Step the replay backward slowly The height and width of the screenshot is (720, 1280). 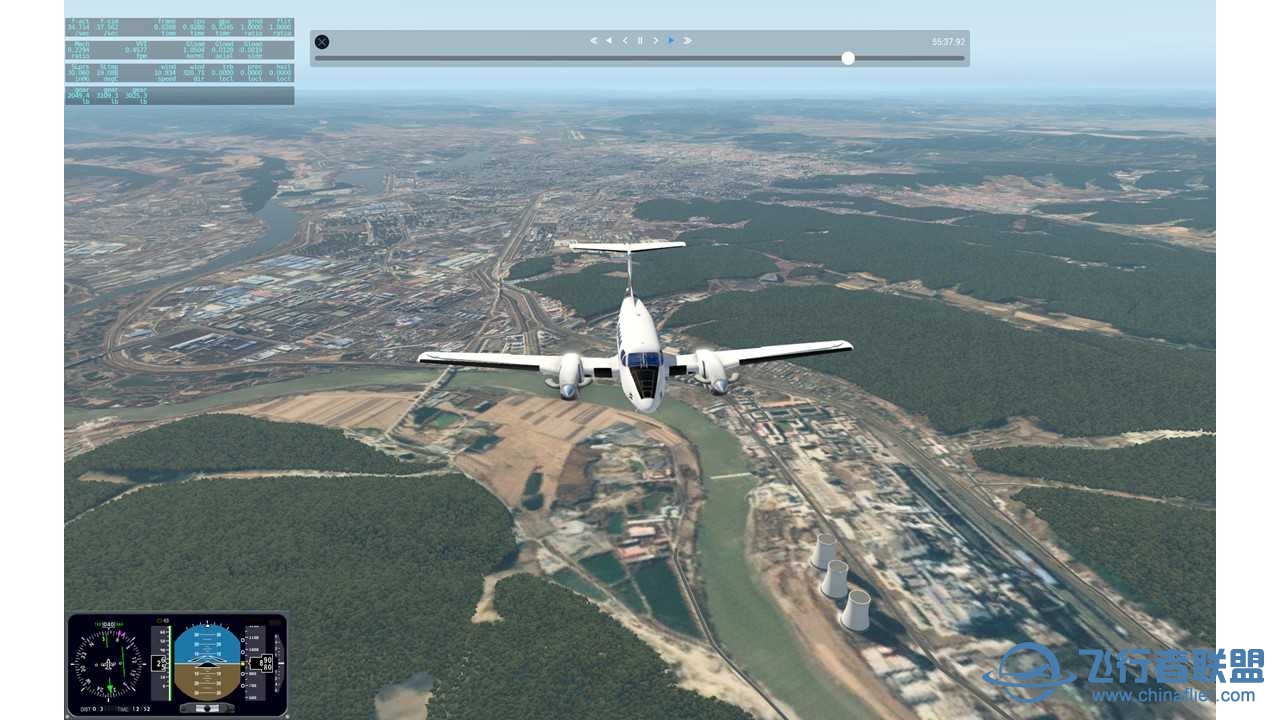[x=625, y=41]
